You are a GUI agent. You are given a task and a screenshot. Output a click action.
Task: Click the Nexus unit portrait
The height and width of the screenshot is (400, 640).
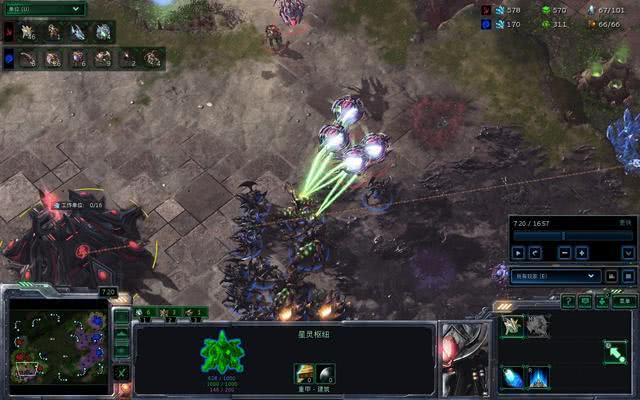pos(465,358)
